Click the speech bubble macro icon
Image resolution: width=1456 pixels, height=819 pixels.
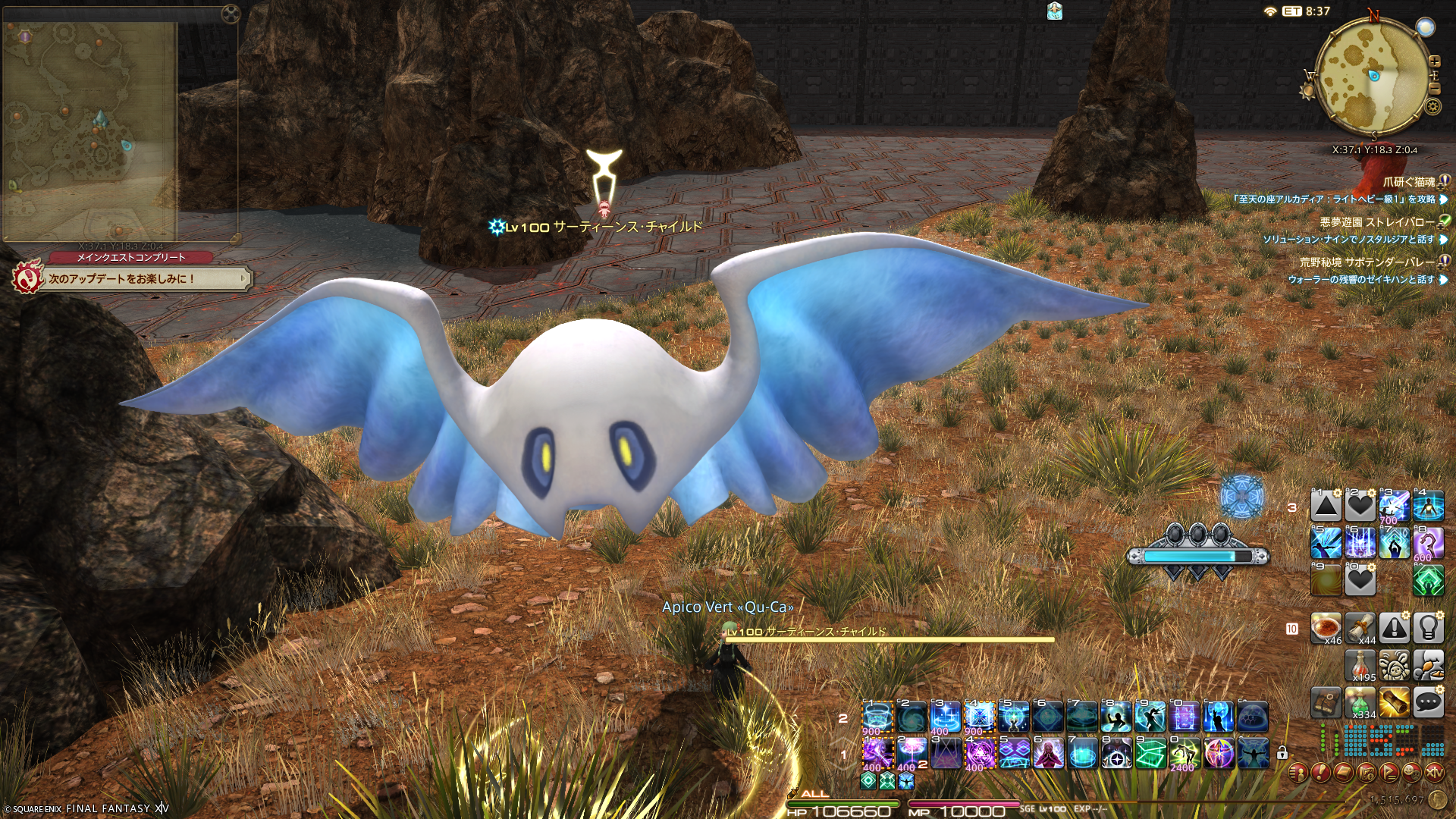[x=1428, y=703]
